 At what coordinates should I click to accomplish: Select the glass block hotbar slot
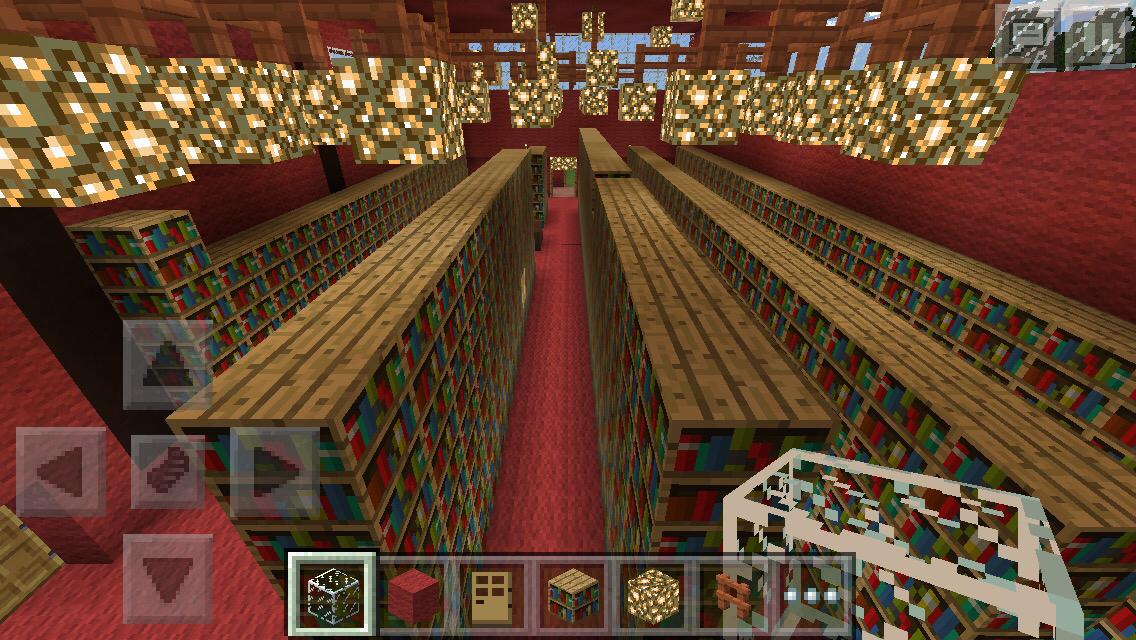[x=332, y=595]
